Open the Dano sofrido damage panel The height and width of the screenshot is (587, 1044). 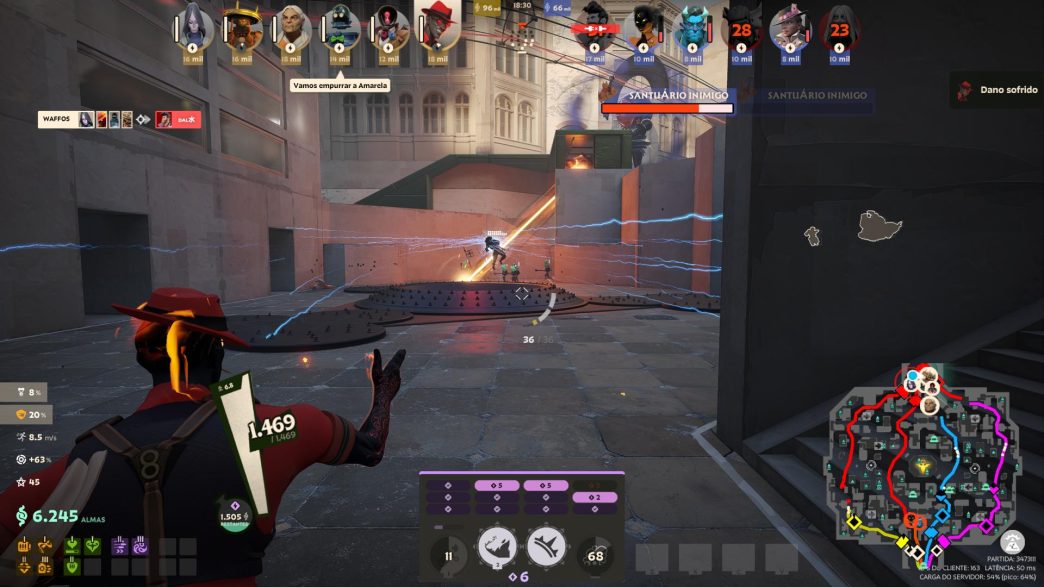coord(996,89)
